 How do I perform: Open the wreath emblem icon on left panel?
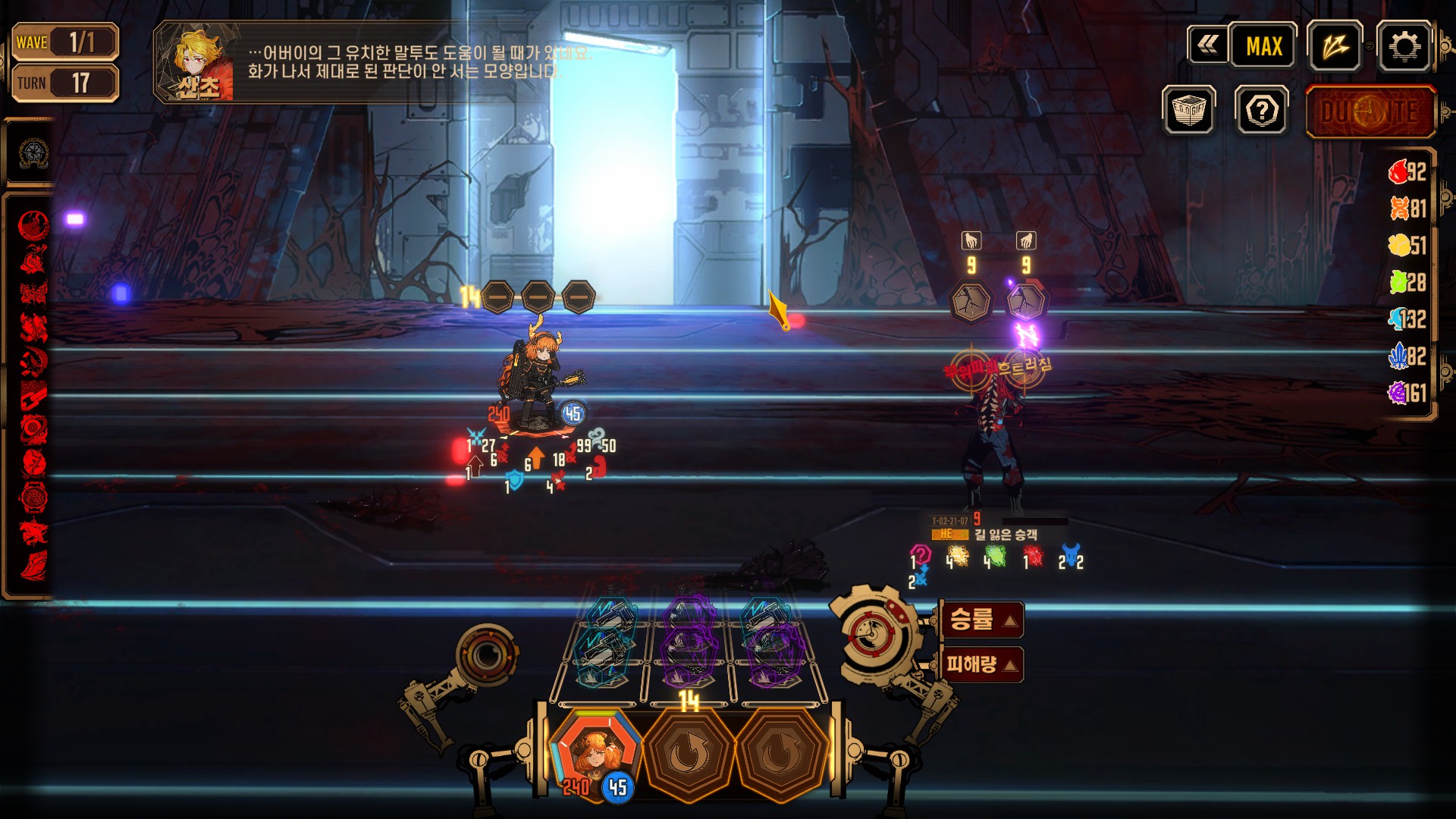pyautogui.click(x=33, y=153)
